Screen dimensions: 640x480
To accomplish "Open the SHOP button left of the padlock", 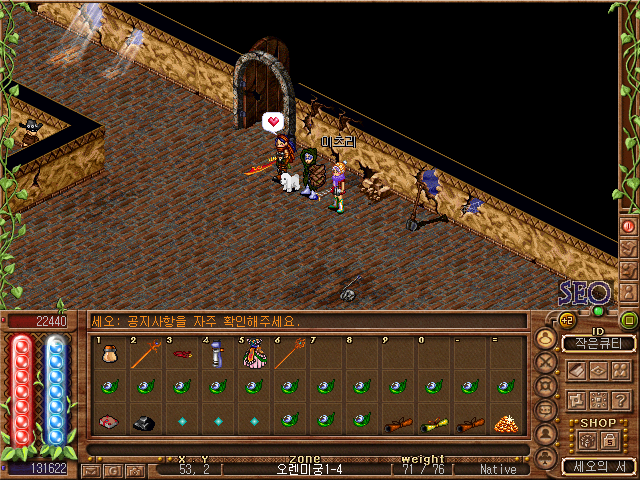I will 588,440.
